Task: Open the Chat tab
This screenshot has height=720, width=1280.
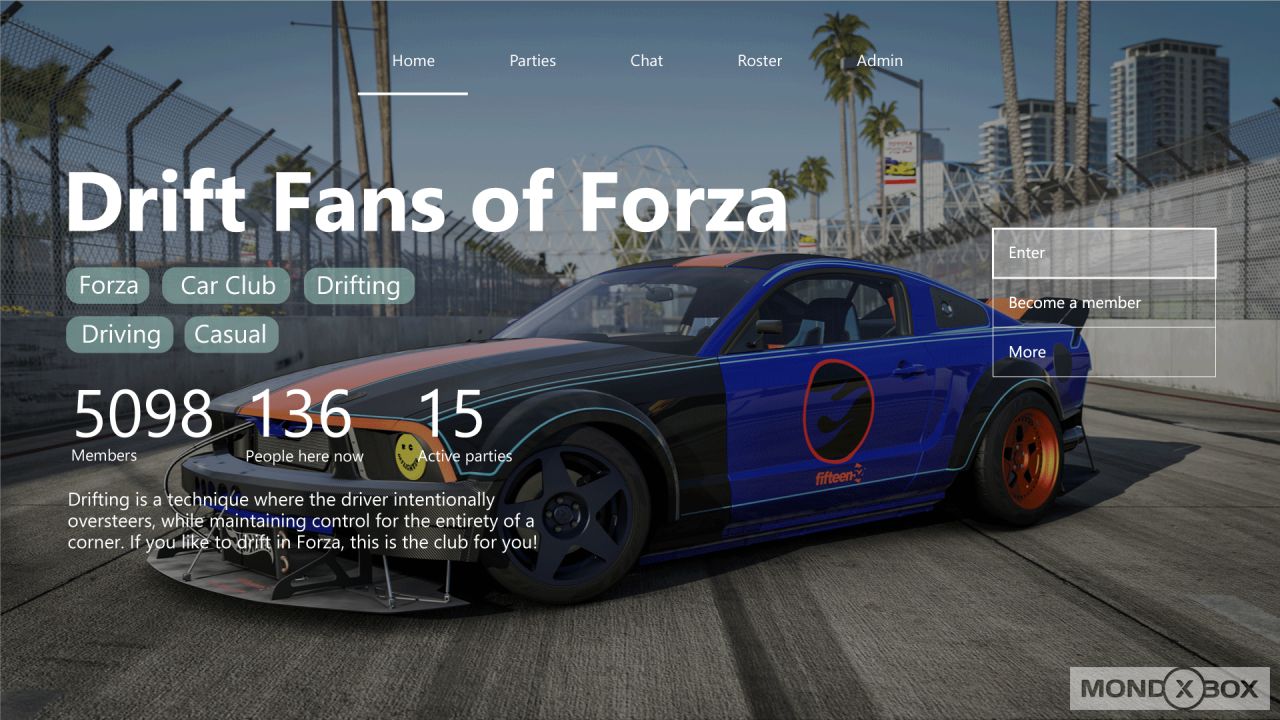Action: coord(646,60)
